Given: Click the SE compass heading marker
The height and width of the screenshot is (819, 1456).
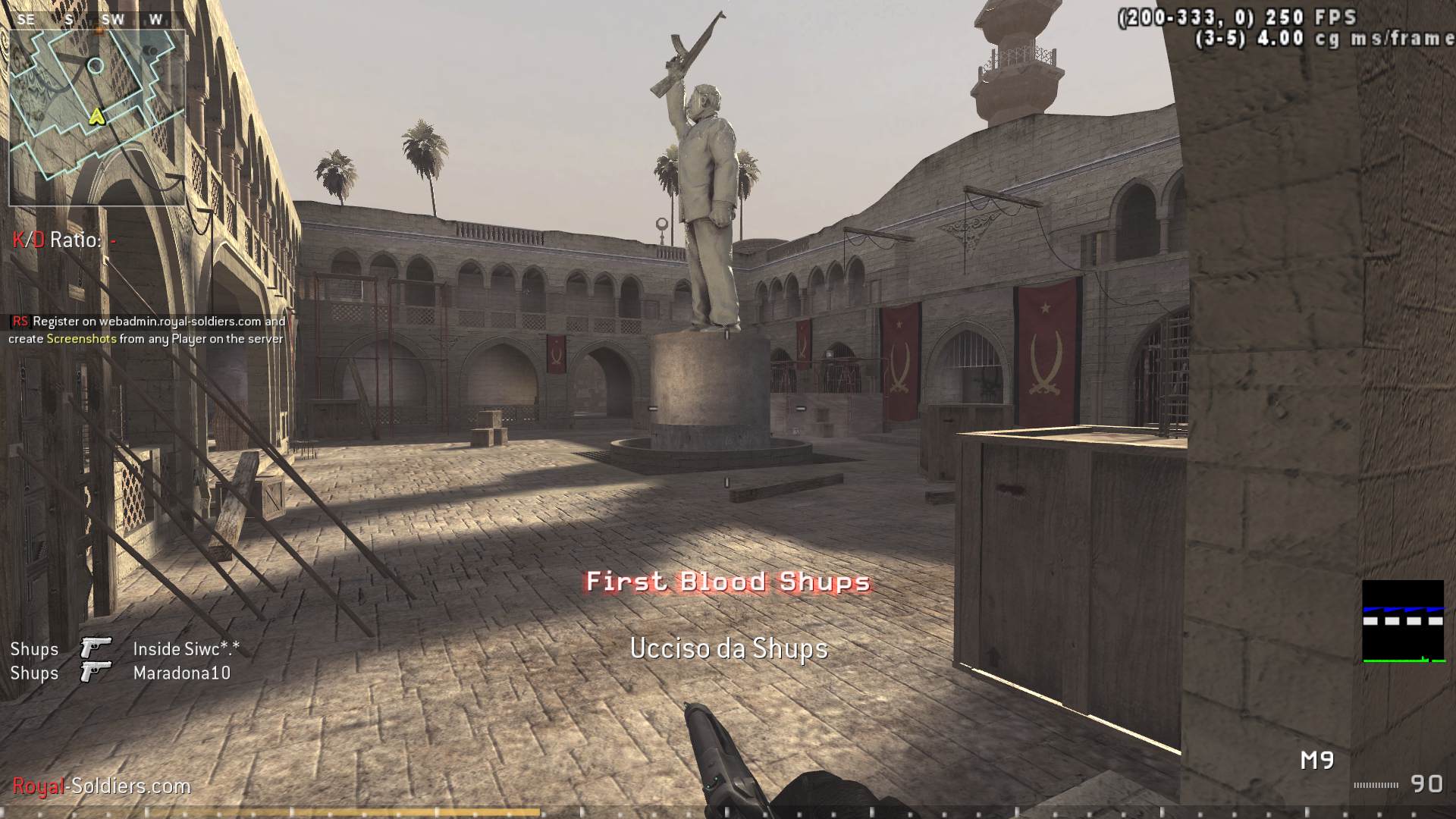Looking at the screenshot, I should (26, 19).
